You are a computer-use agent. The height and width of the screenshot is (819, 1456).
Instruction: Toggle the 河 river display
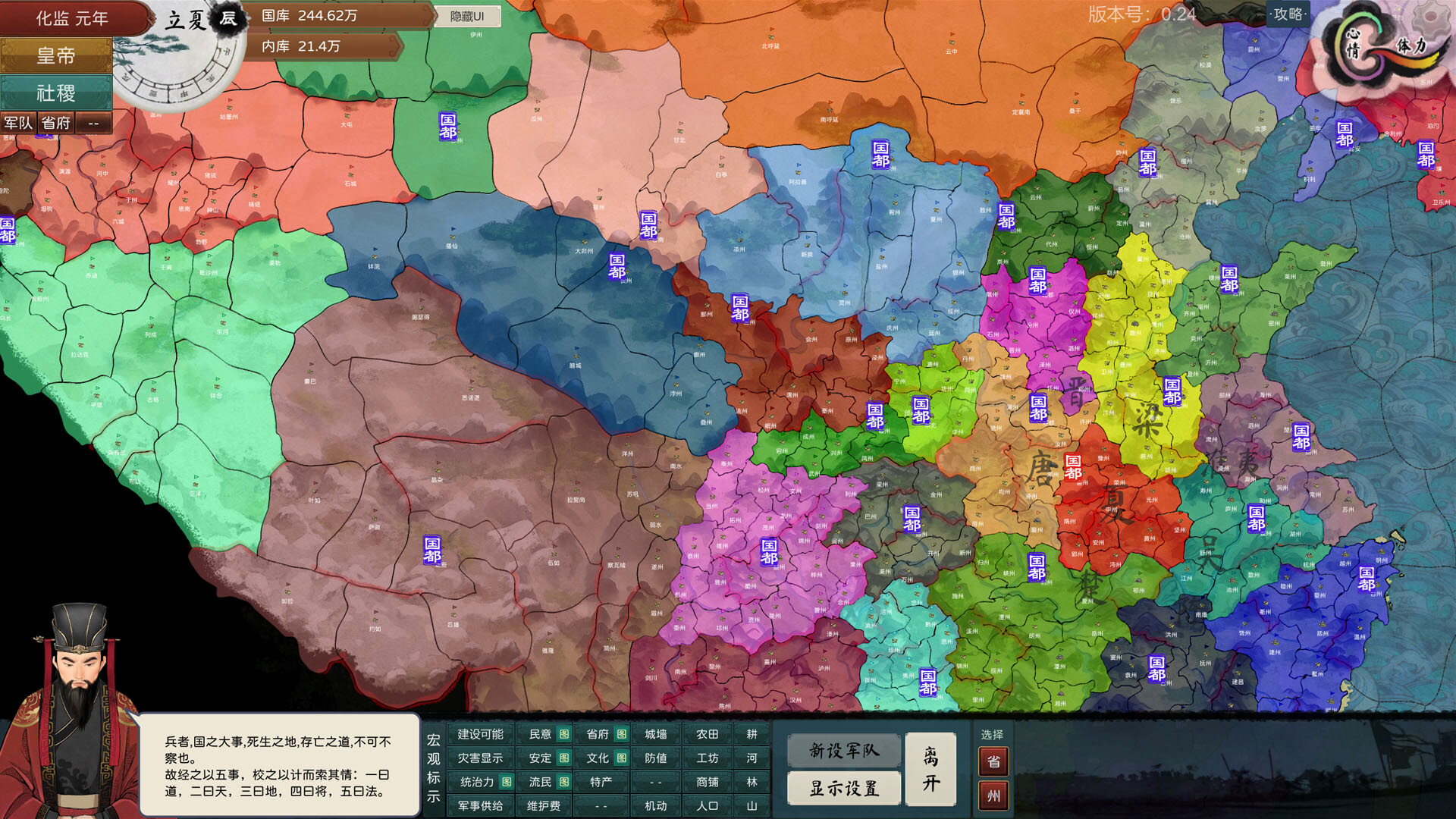tap(753, 758)
